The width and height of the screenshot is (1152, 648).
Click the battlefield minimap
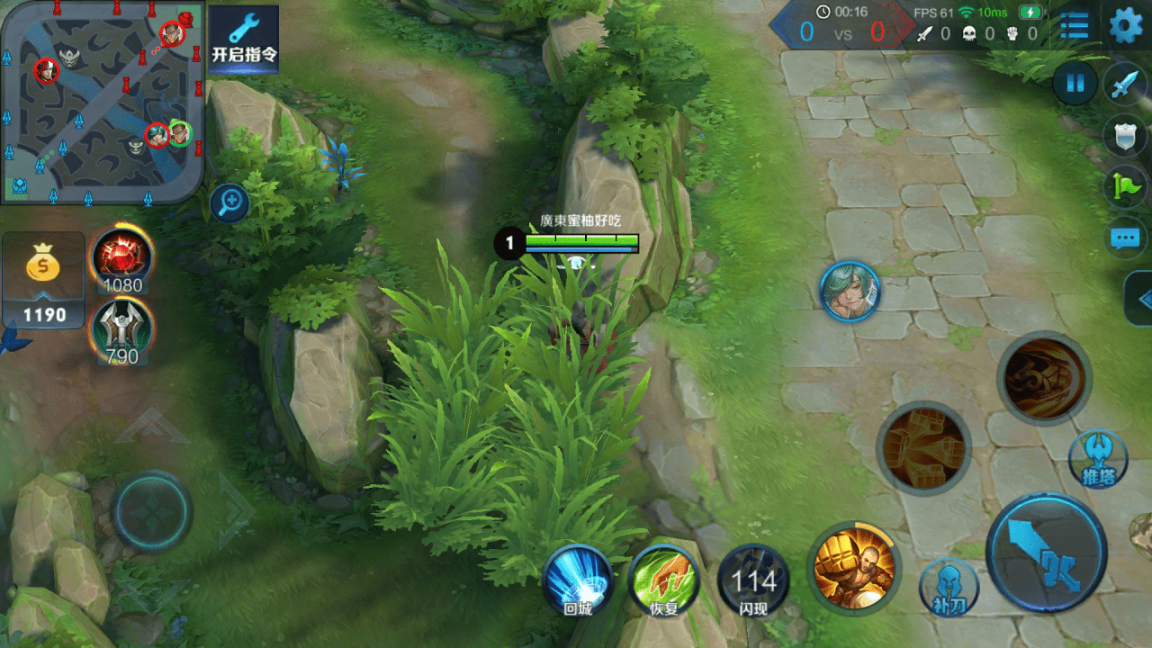pos(102,100)
